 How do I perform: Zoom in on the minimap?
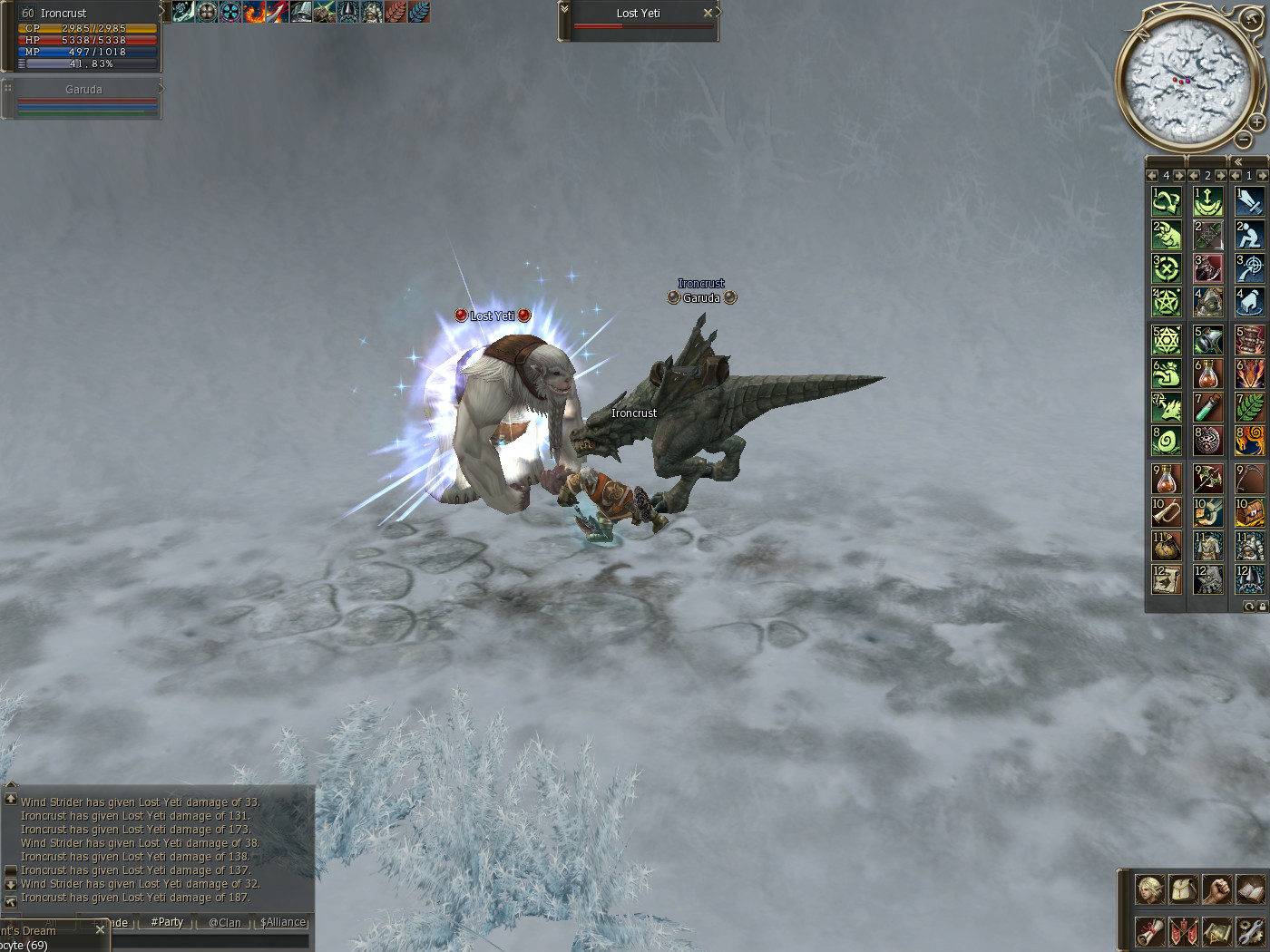1256,122
